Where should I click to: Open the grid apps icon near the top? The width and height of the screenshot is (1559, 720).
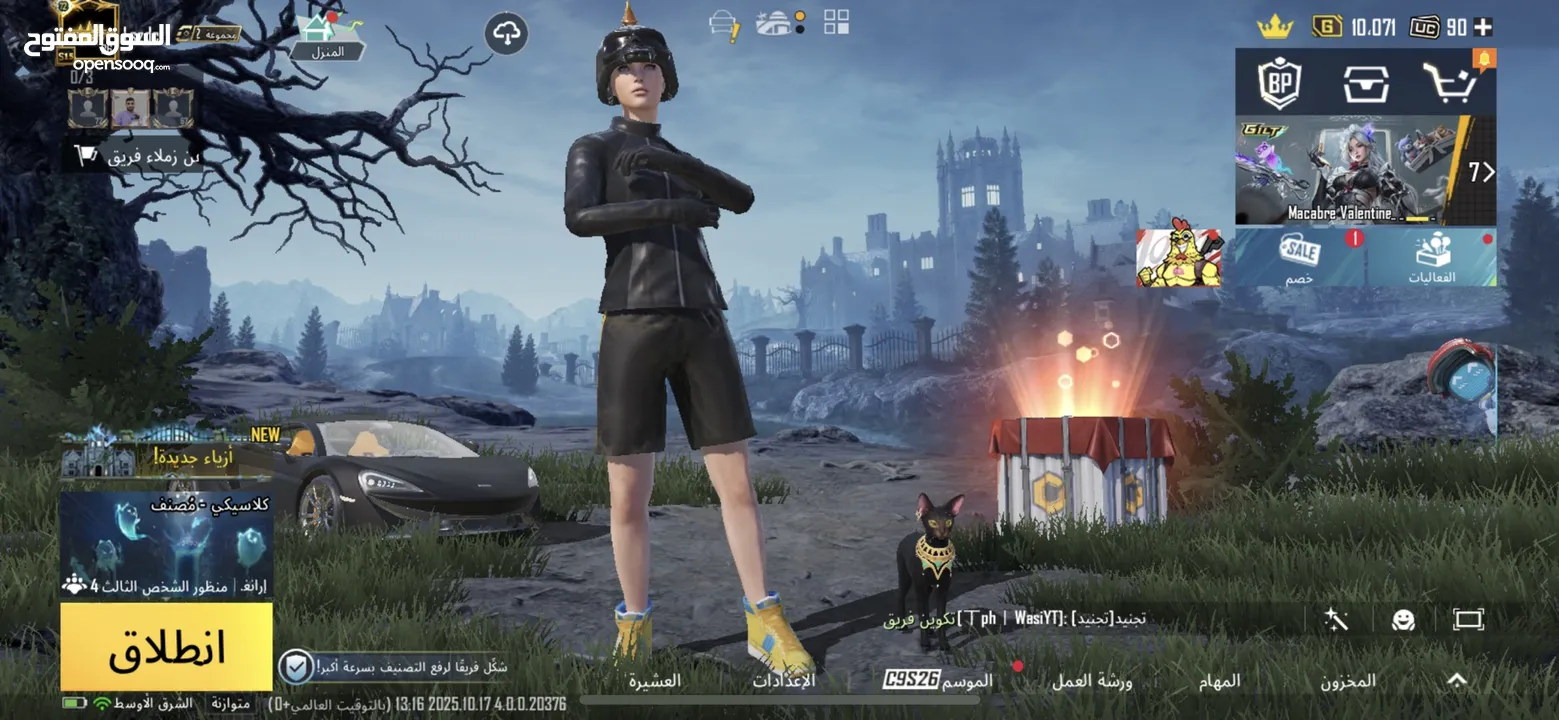(x=836, y=22)
